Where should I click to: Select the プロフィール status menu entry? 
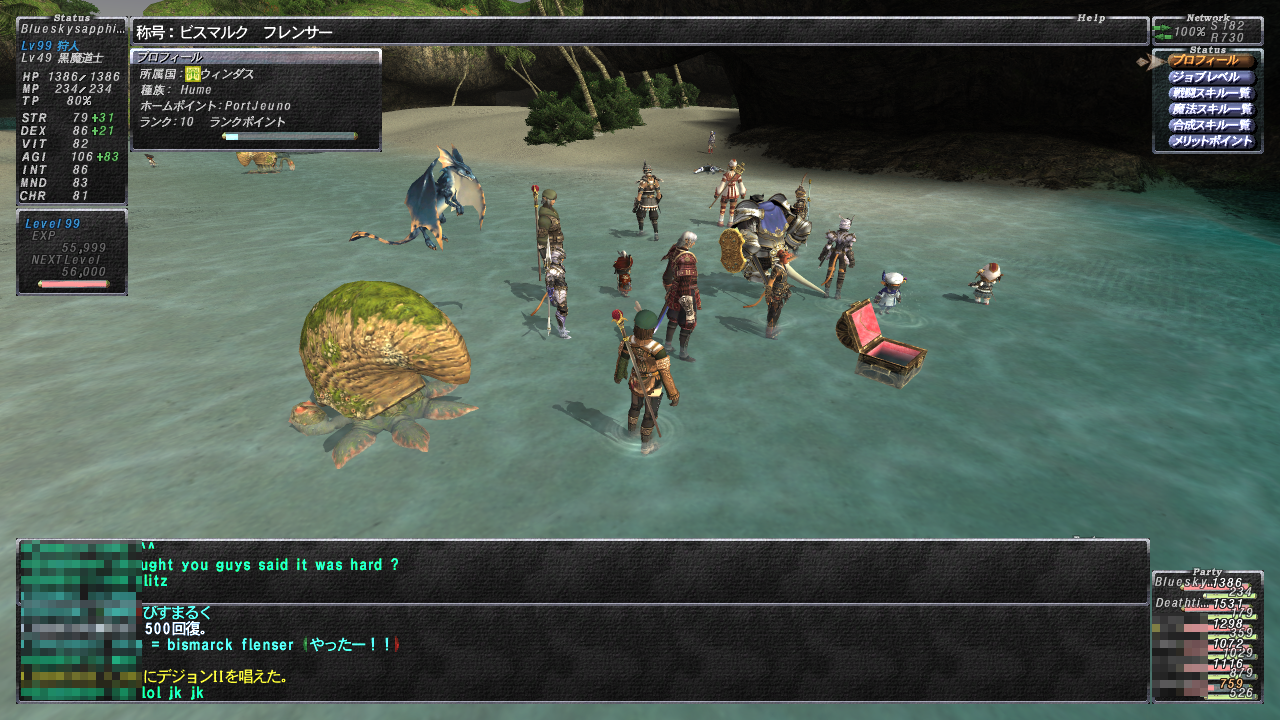[1210, 61]
